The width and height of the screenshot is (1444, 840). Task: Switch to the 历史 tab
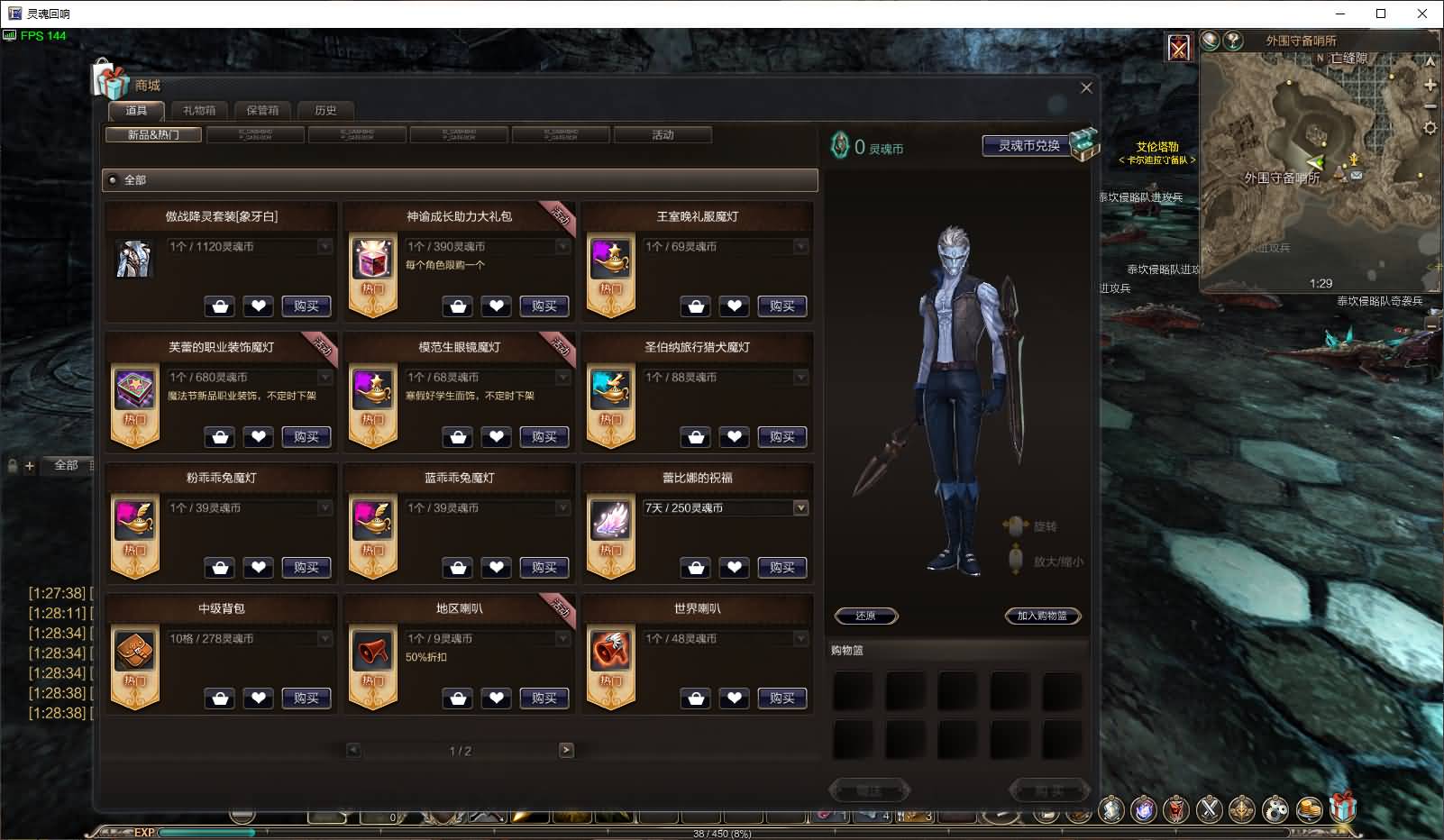coord(326,110)
